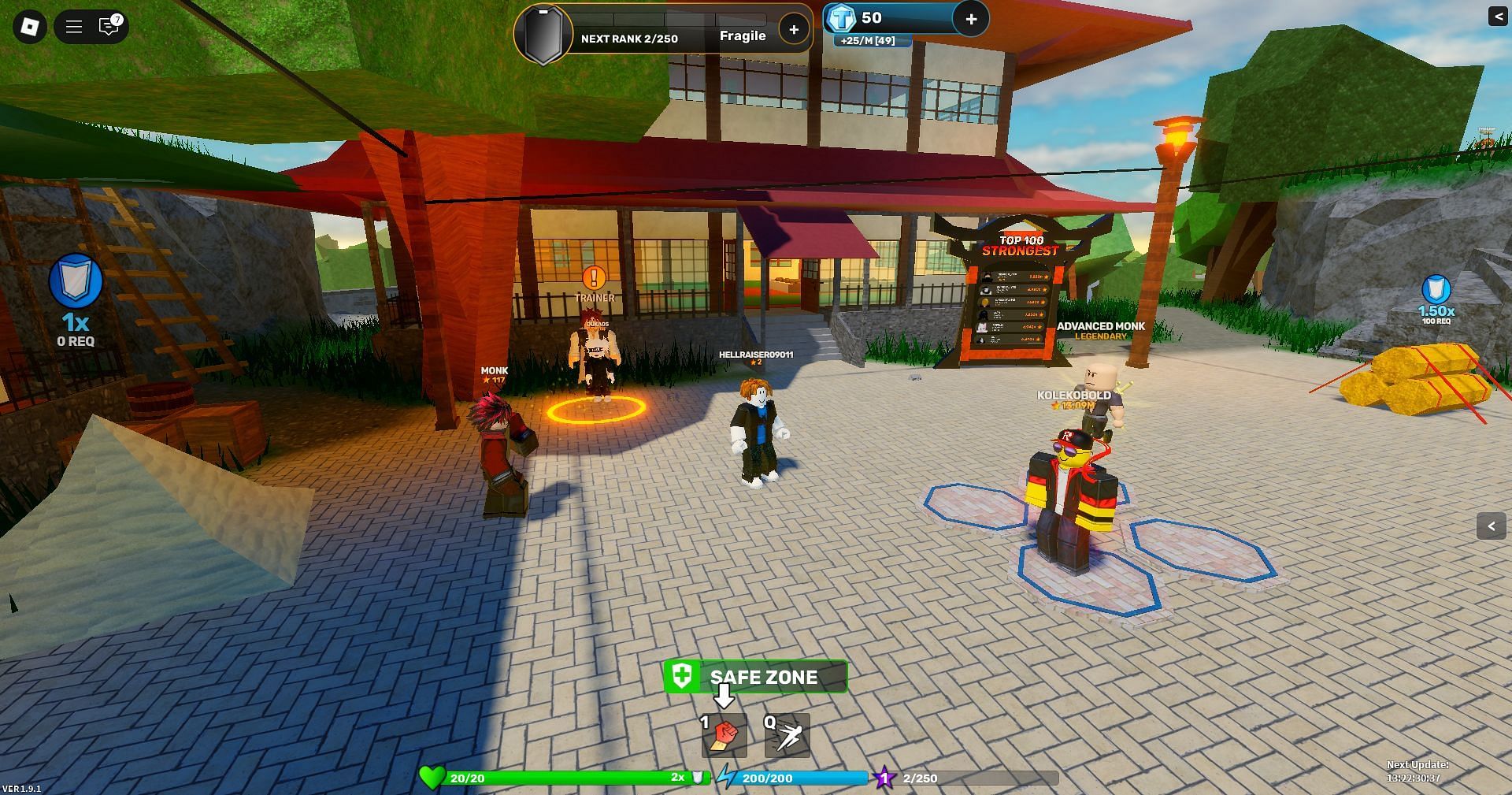The image size is (1512, 795).
Task: Select the fist punch hotbar slot
Action: pyautogui.click(x=724, y=735)
